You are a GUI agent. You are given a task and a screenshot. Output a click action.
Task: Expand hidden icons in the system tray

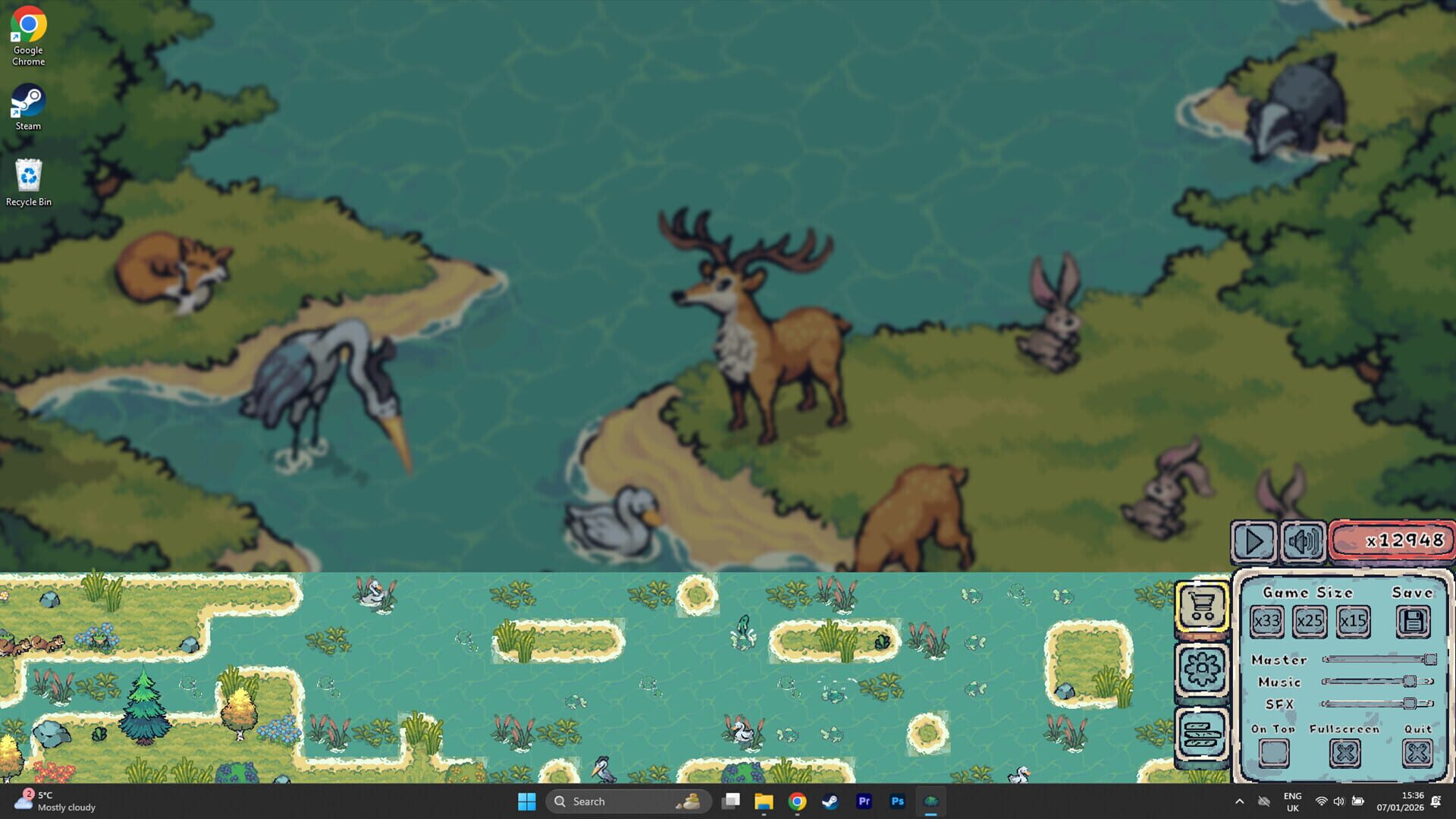coord(1239,801)
